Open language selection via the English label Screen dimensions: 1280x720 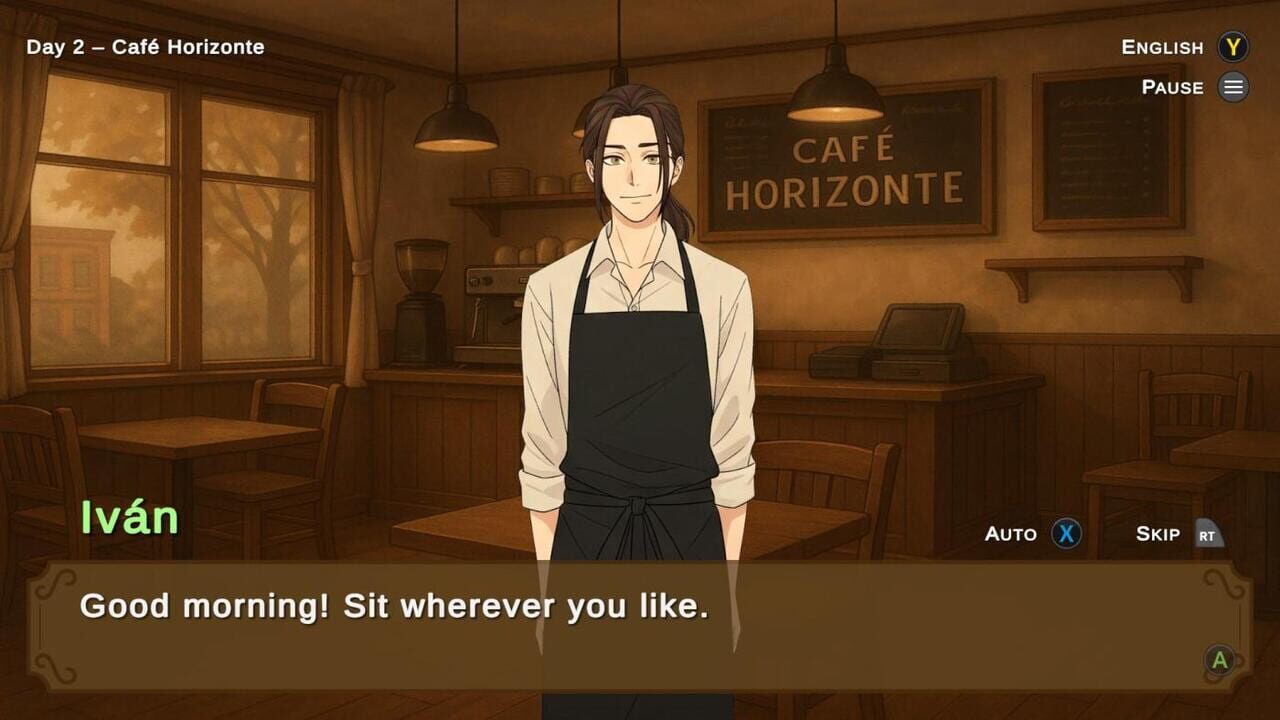(x=1163, y=47)
